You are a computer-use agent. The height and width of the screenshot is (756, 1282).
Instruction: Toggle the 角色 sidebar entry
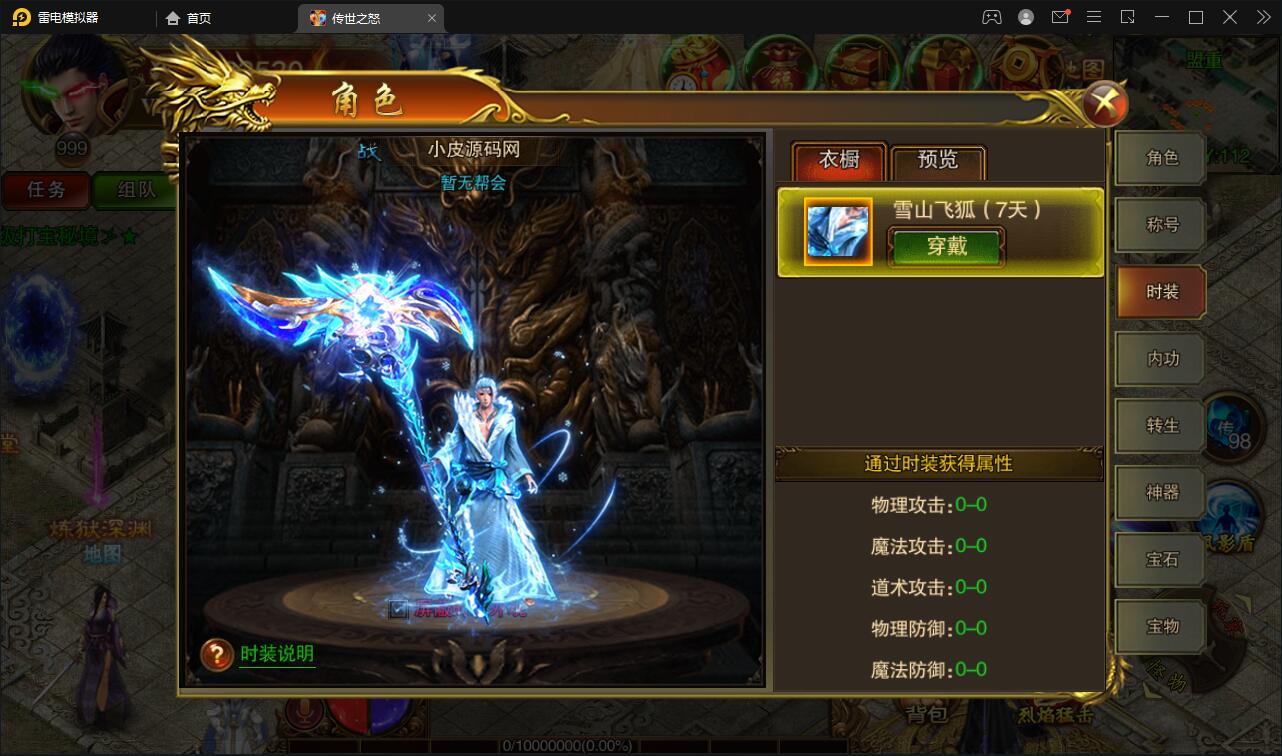coord(1159,157)
